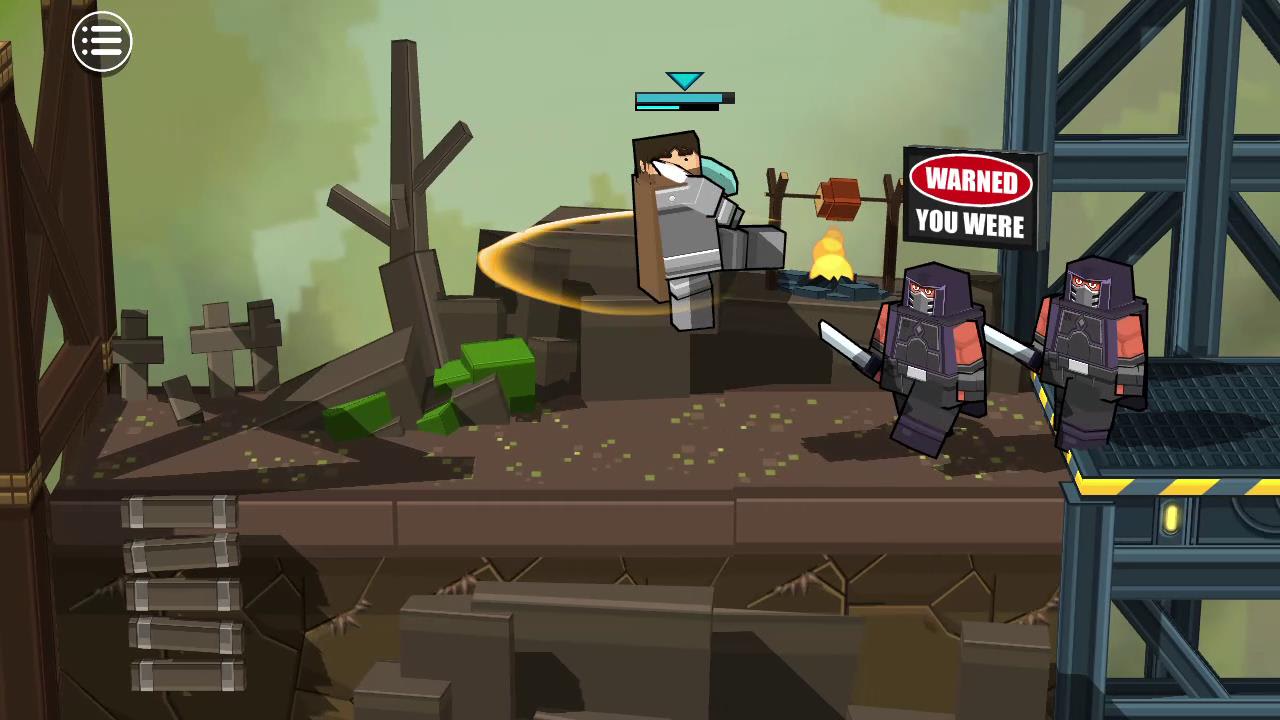Click the yellow light on the metal platform
The width and height of the screenshot is (1280, 720).
(1170, 517)
